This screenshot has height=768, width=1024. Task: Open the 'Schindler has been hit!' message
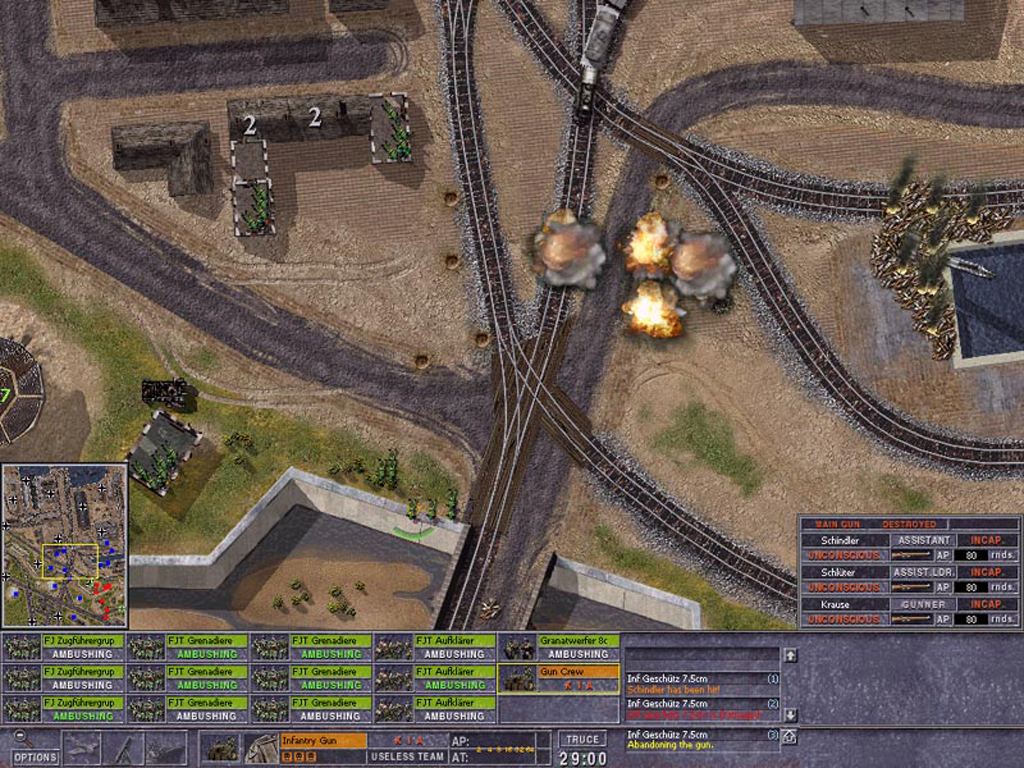point(700,684)
